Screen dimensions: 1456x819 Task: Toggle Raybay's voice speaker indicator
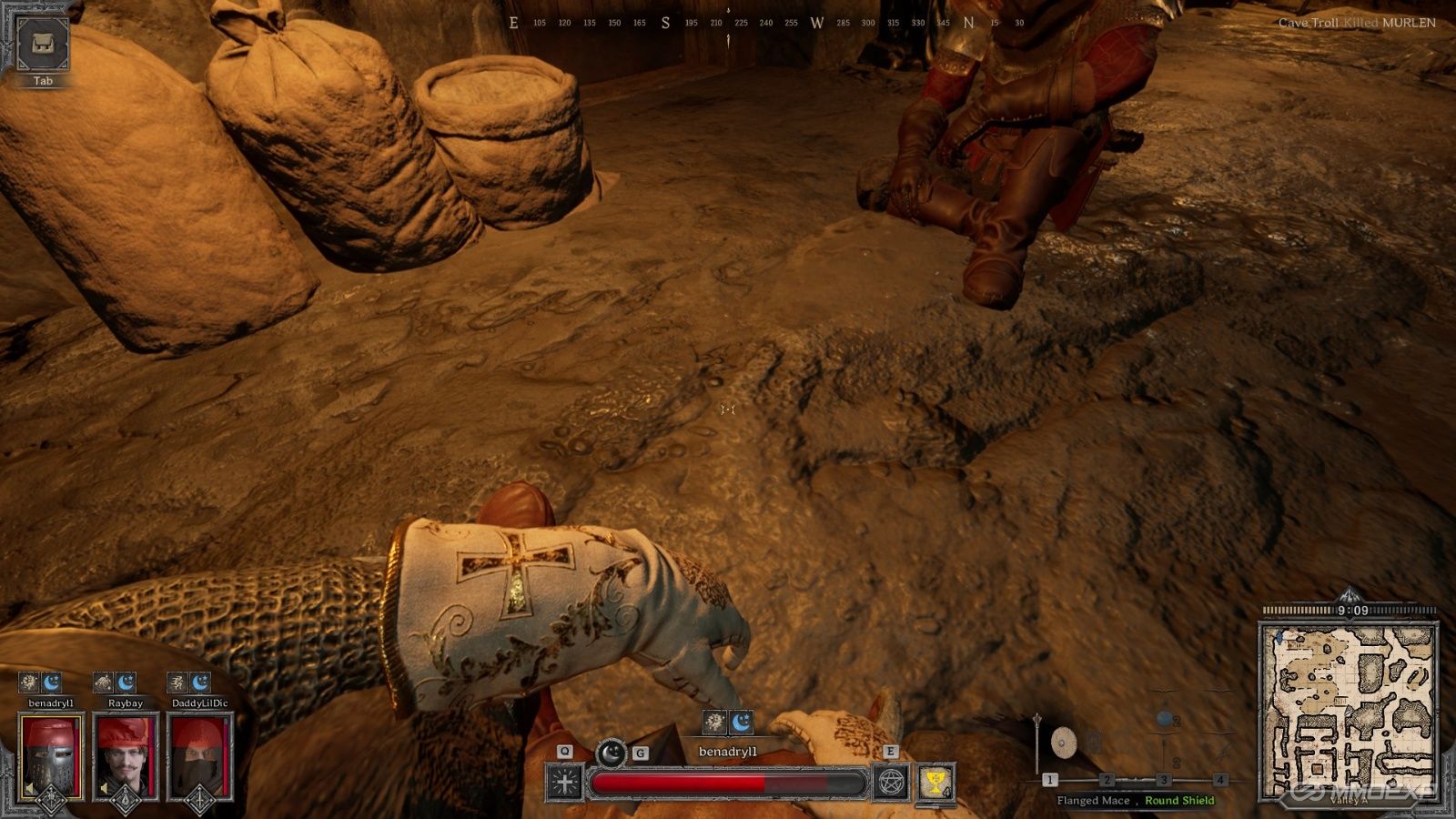(103, 788)
